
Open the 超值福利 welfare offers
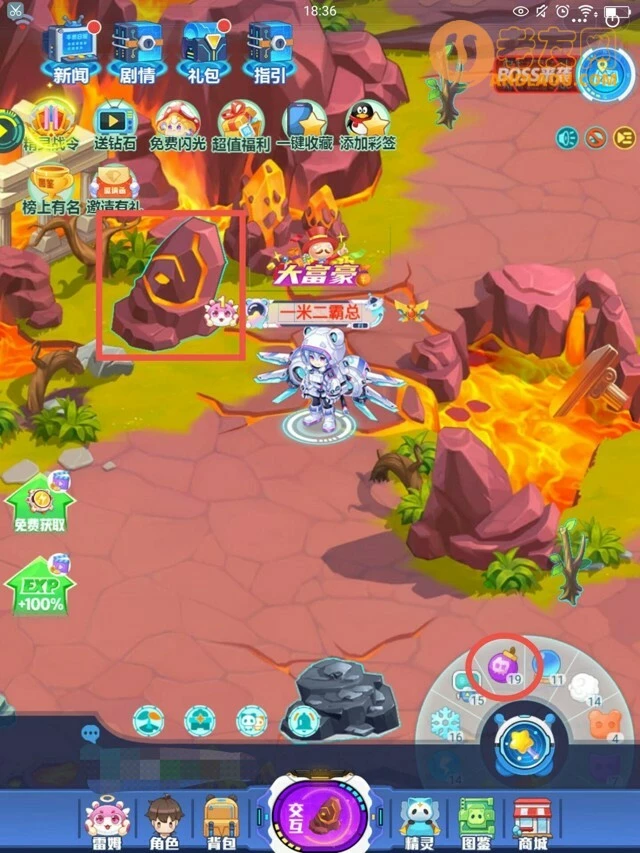241,125
